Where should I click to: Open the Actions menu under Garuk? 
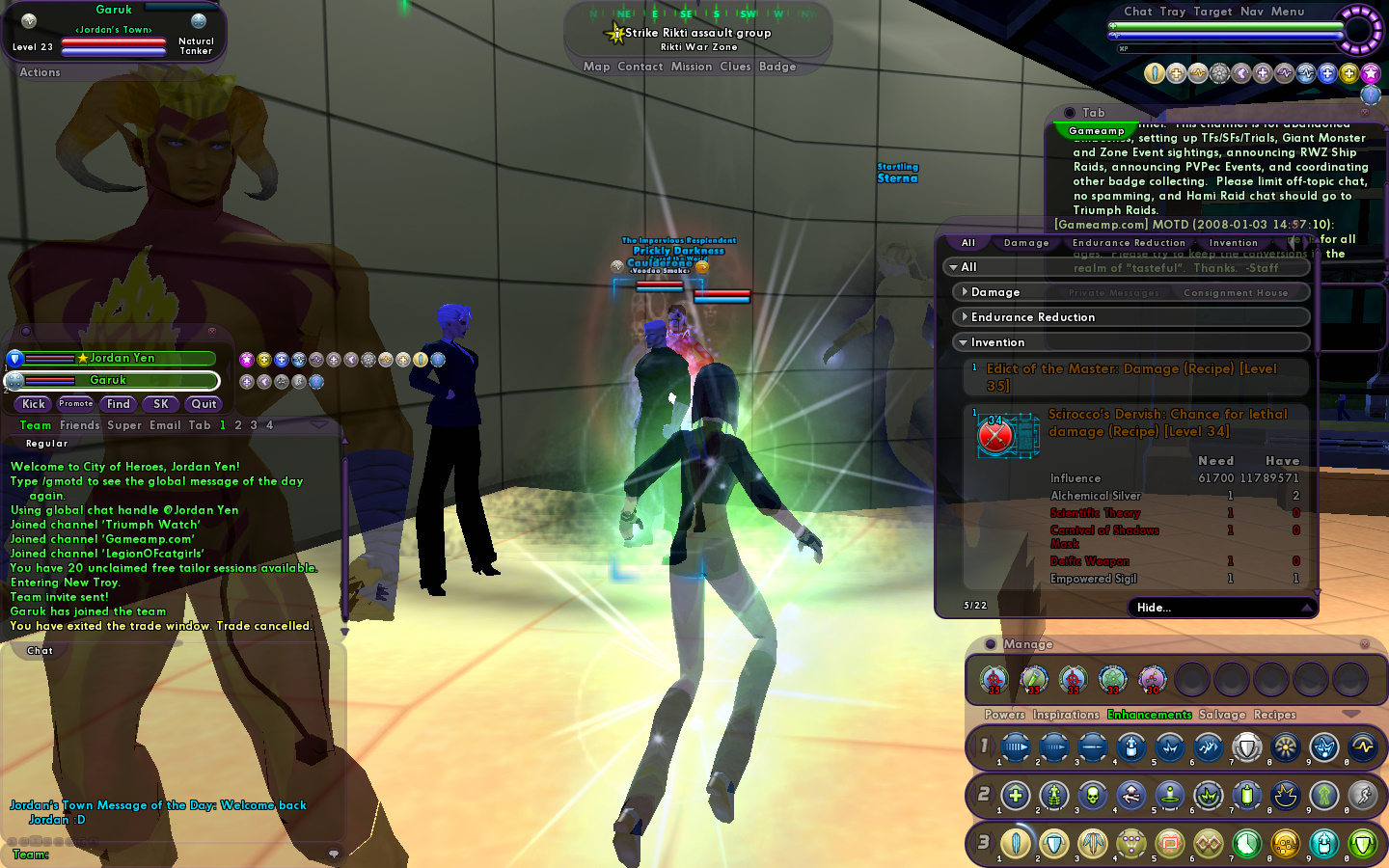pyautogui.click(x=40, y=72)
